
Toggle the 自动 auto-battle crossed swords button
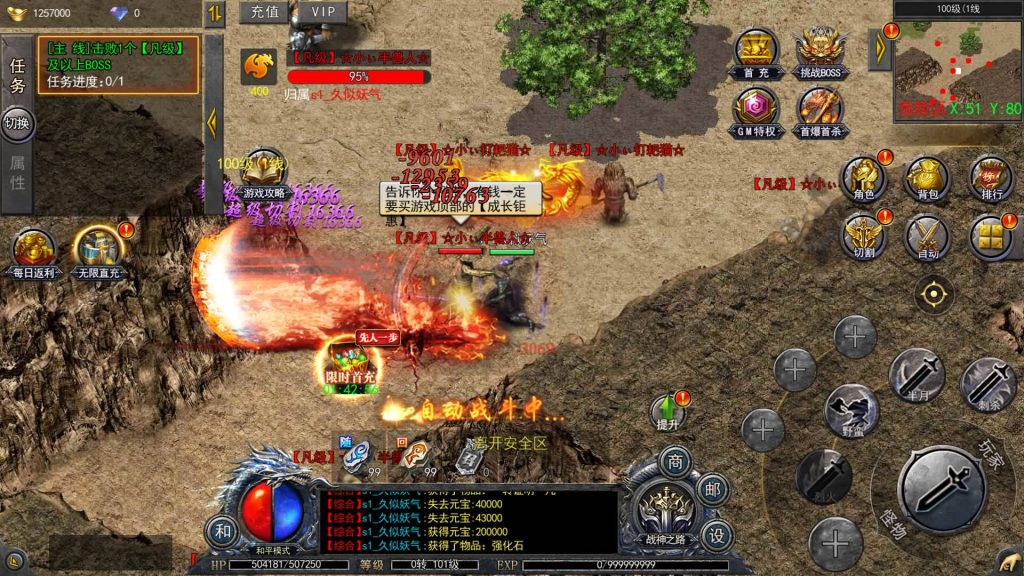(x=926, y=238)
